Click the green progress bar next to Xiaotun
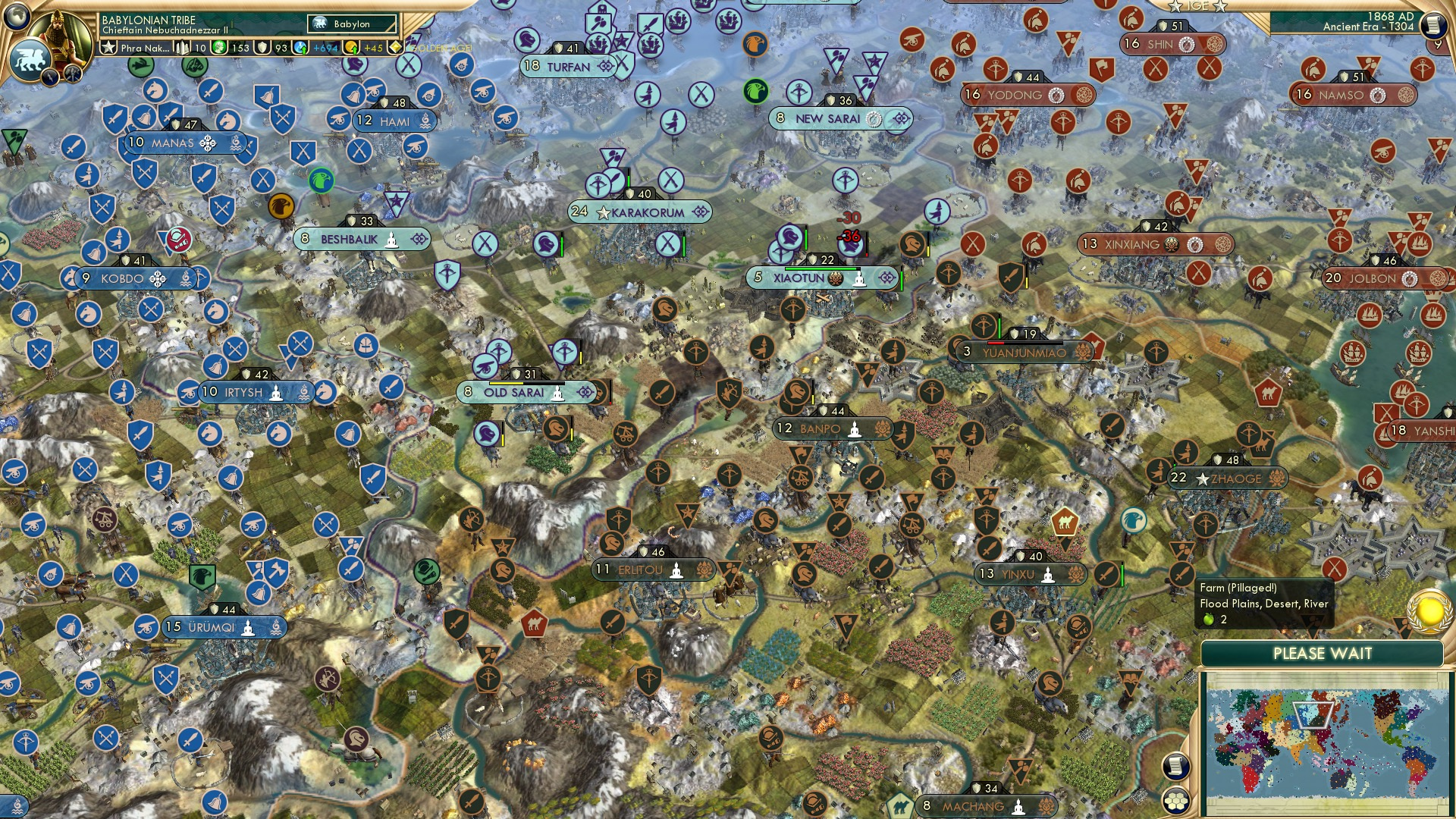 [821, 268]
